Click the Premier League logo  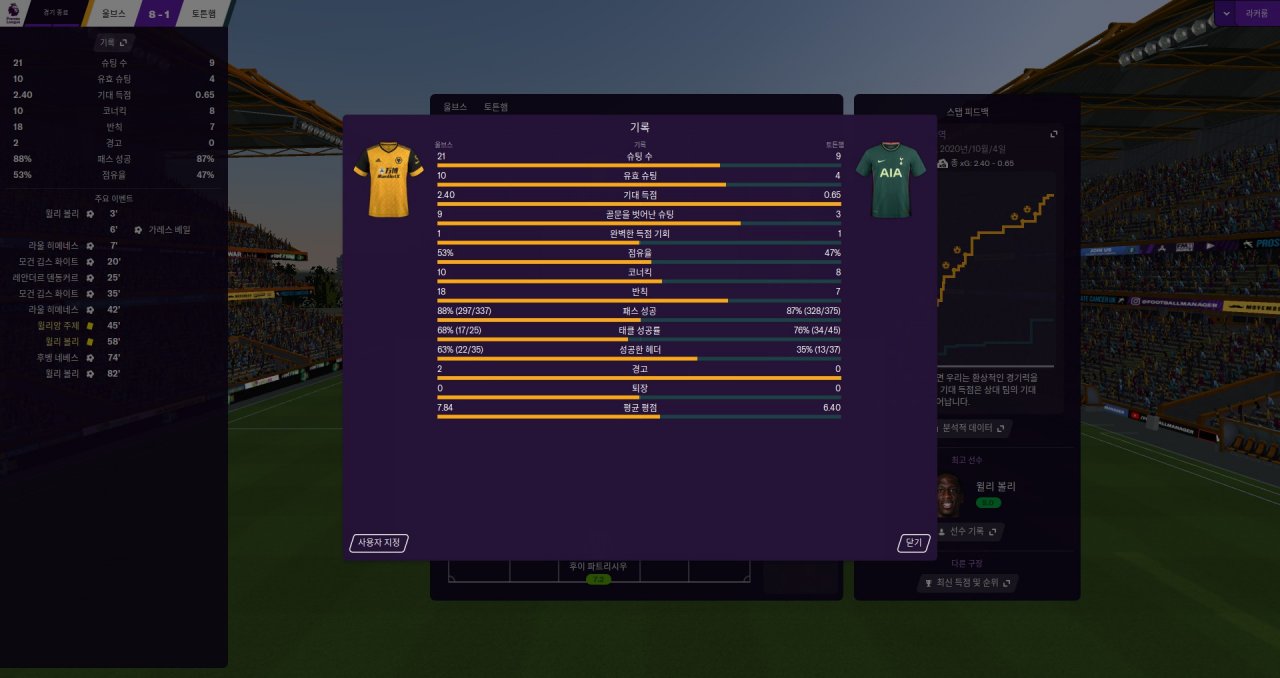tap(12, 13)
